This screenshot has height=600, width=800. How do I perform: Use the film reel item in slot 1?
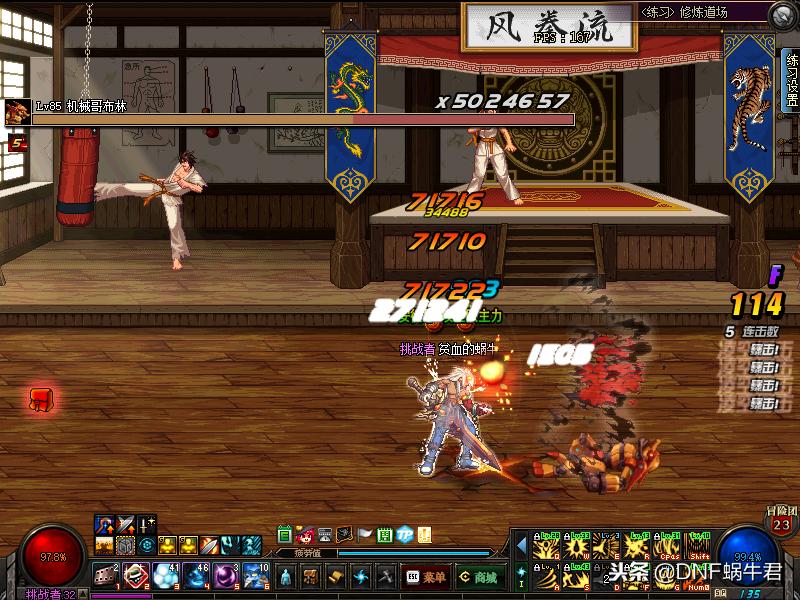[106, 575]
